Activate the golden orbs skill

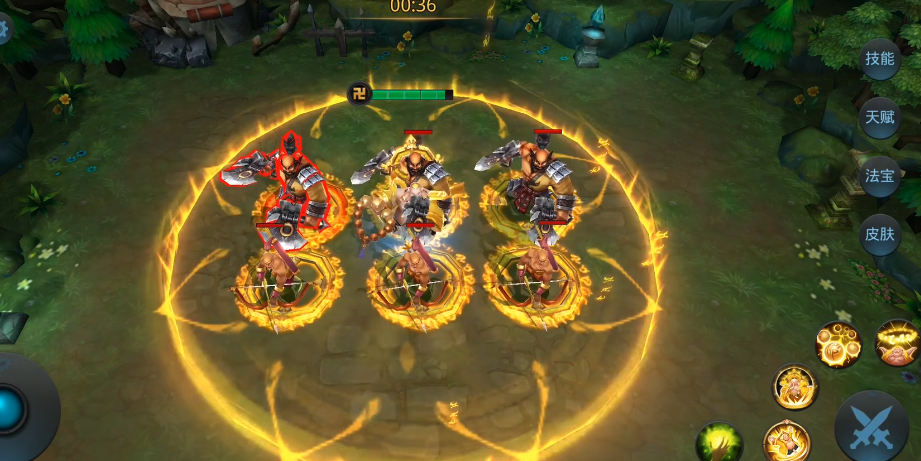point(838,345)
